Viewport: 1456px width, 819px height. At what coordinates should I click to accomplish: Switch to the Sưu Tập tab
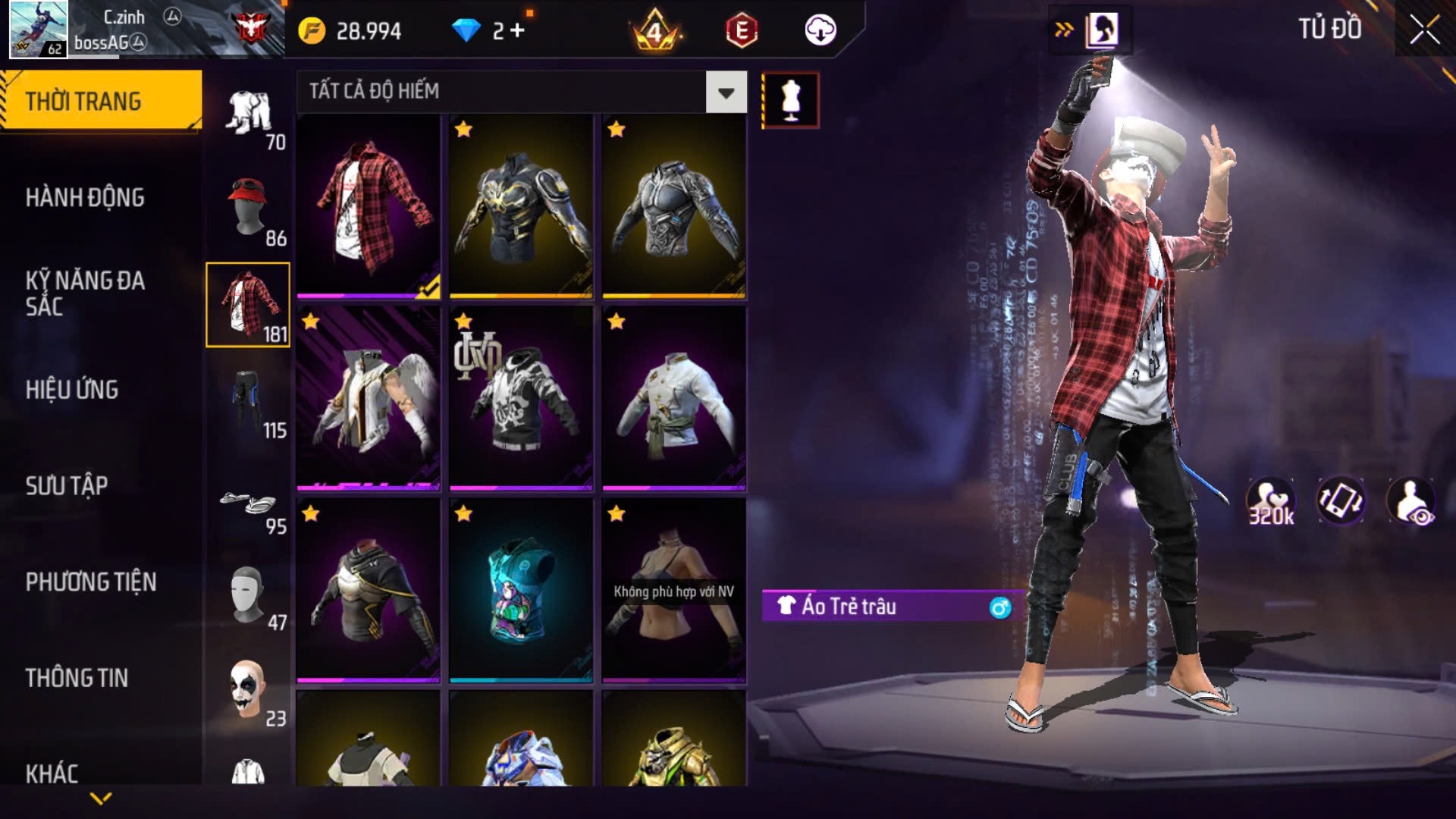(67, 485)
